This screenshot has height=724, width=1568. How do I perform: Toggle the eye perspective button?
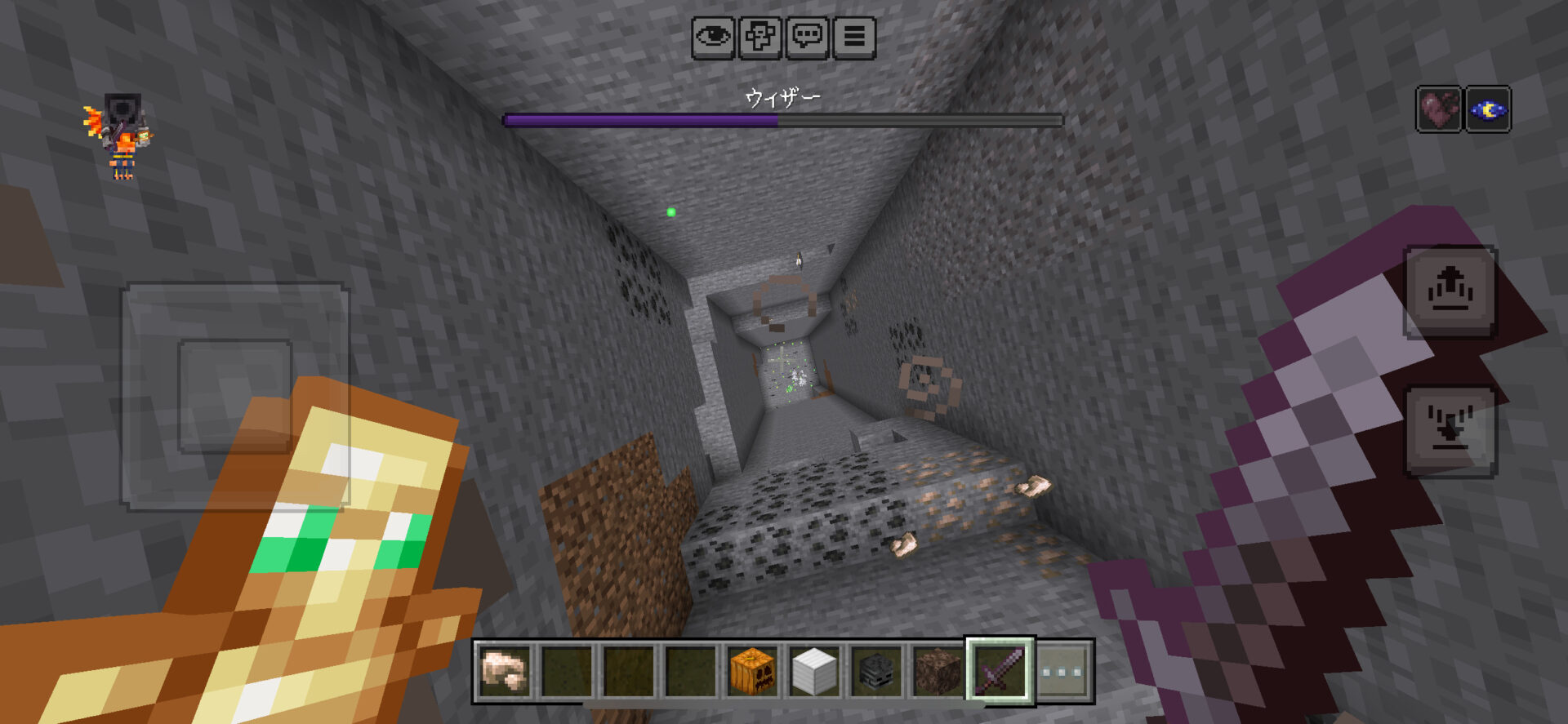(x=713, y=38)
